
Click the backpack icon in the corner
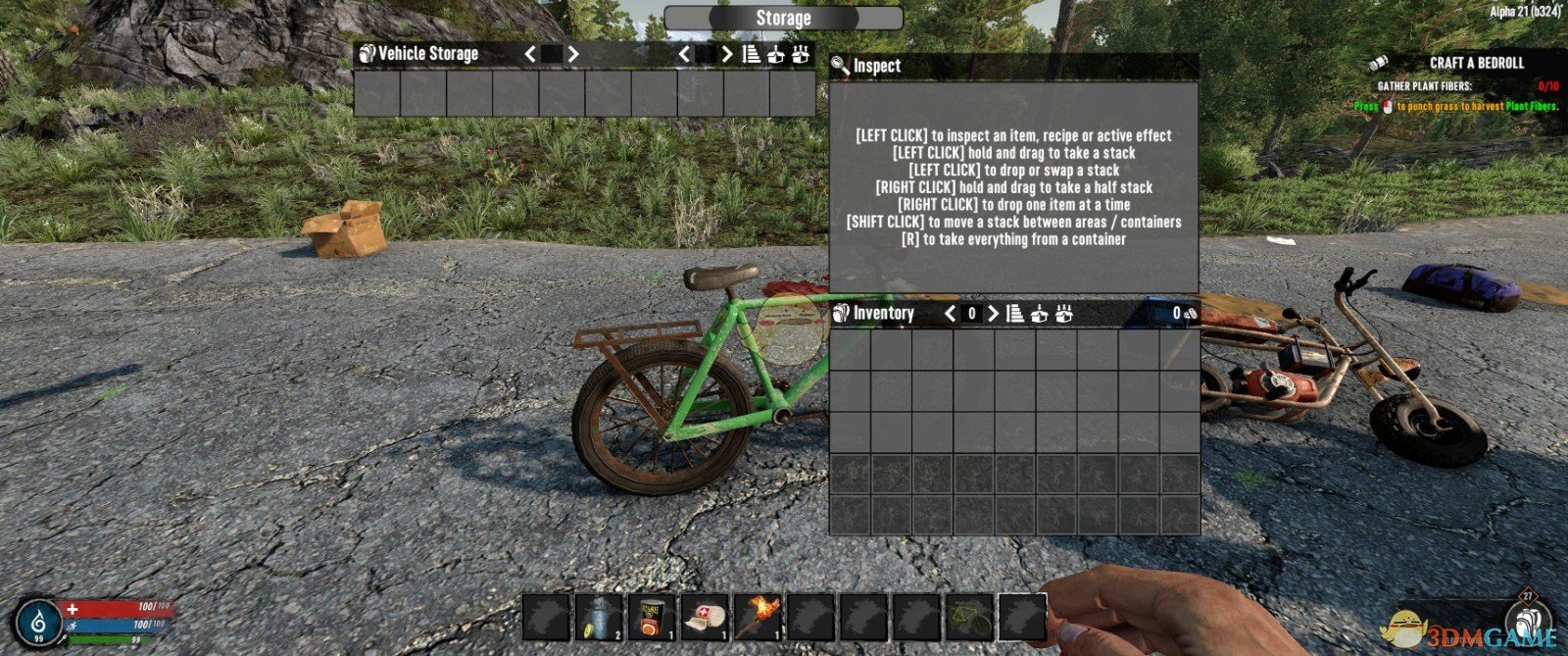click(x=1528, y=620)
